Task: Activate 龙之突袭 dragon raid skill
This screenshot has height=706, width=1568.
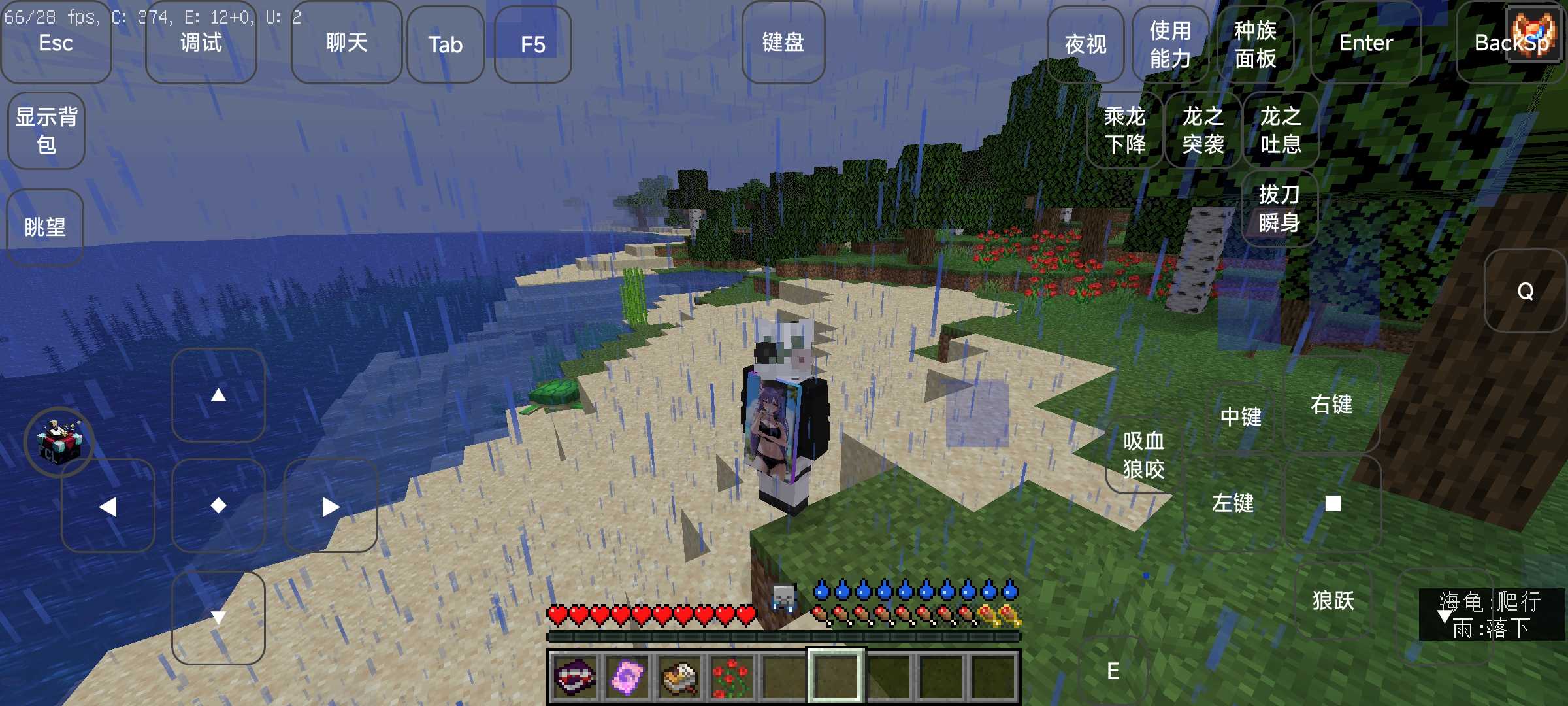Action: pyautogui.click(x=1203, y=130)
